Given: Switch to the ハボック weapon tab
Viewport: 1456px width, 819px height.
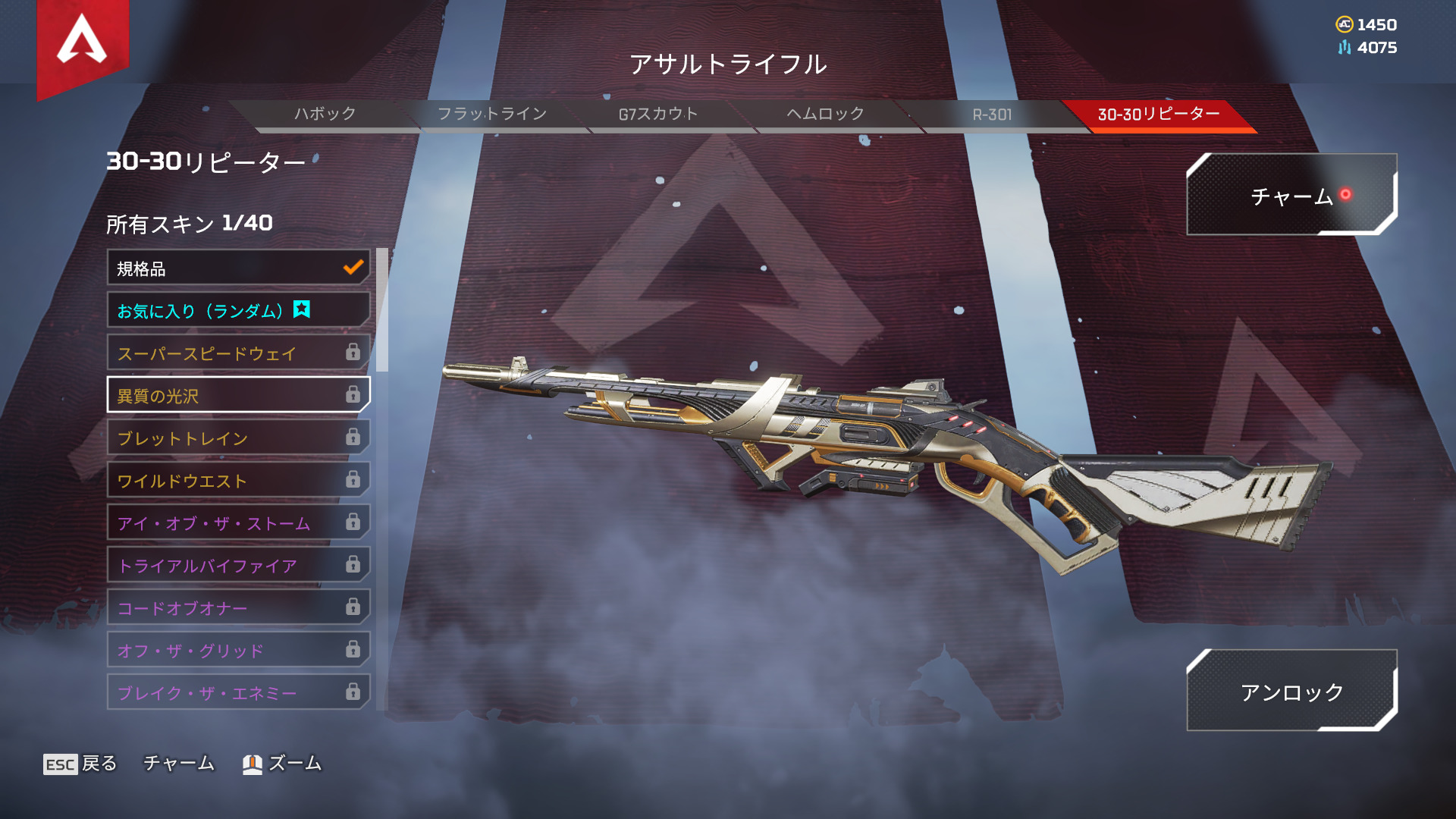Looking at the screenshot, I should (325, 115).
